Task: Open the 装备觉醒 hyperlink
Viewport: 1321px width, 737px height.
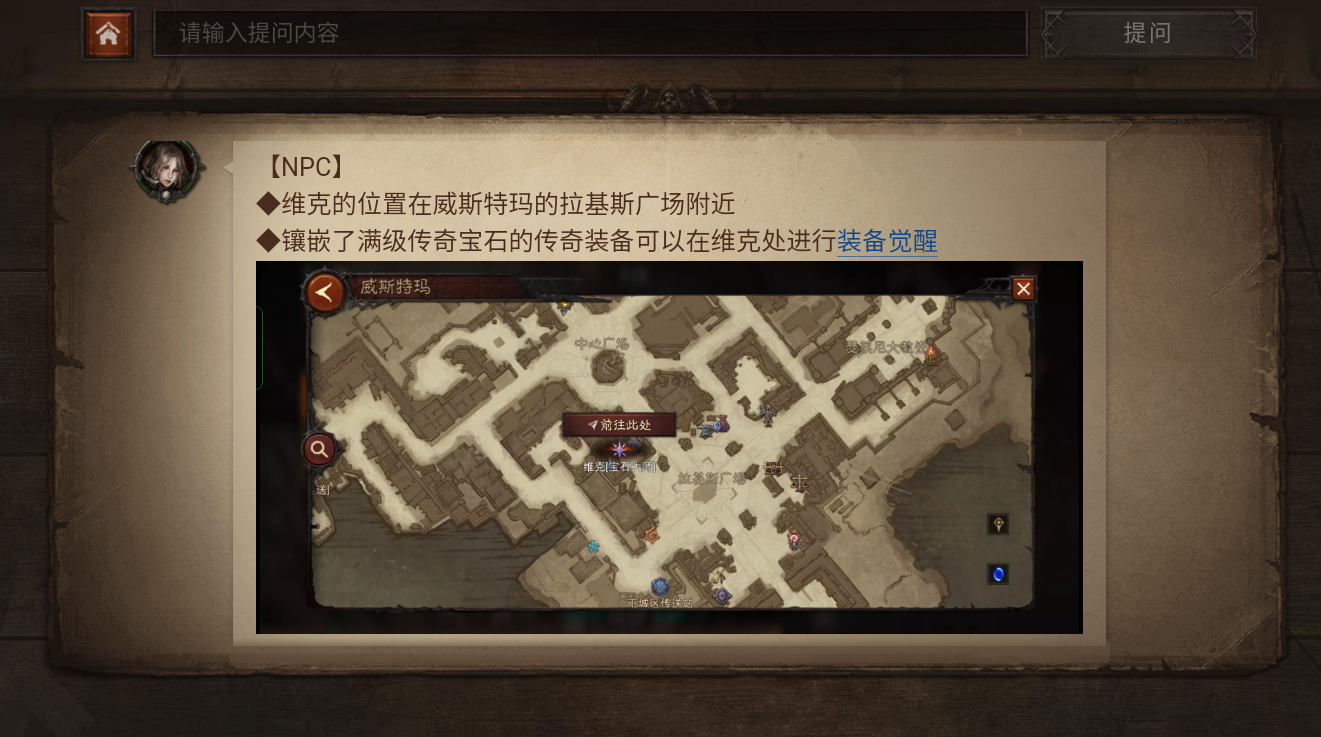Action: [886, 241]
